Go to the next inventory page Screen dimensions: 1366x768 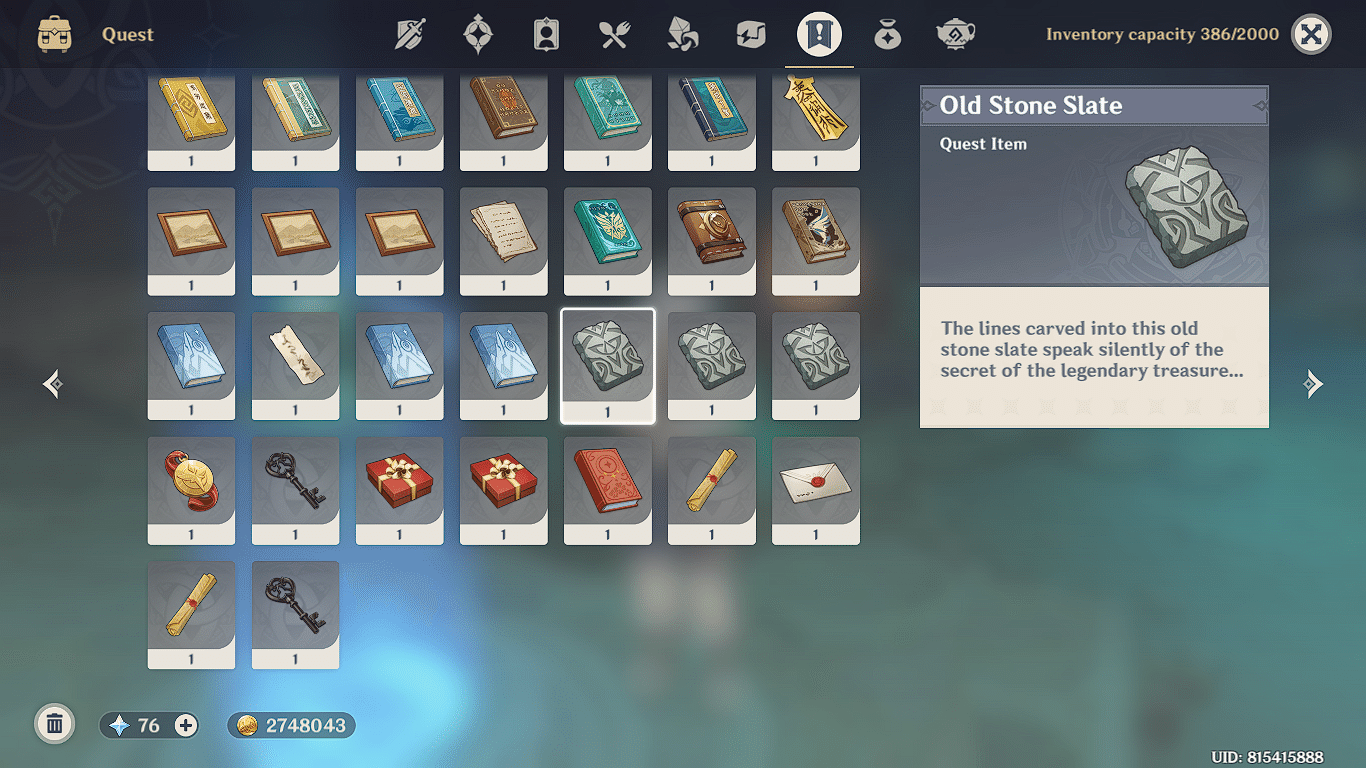[1314, 384]
